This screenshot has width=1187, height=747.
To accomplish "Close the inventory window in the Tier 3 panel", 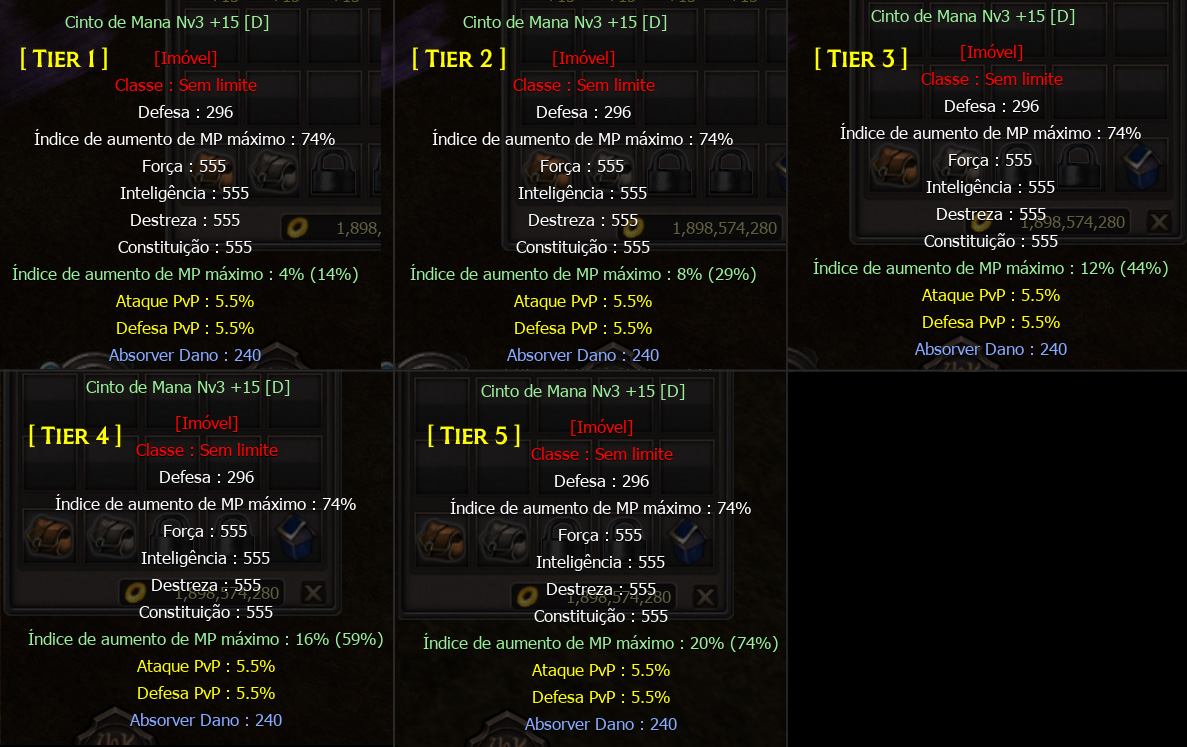I will point(1158,222).
